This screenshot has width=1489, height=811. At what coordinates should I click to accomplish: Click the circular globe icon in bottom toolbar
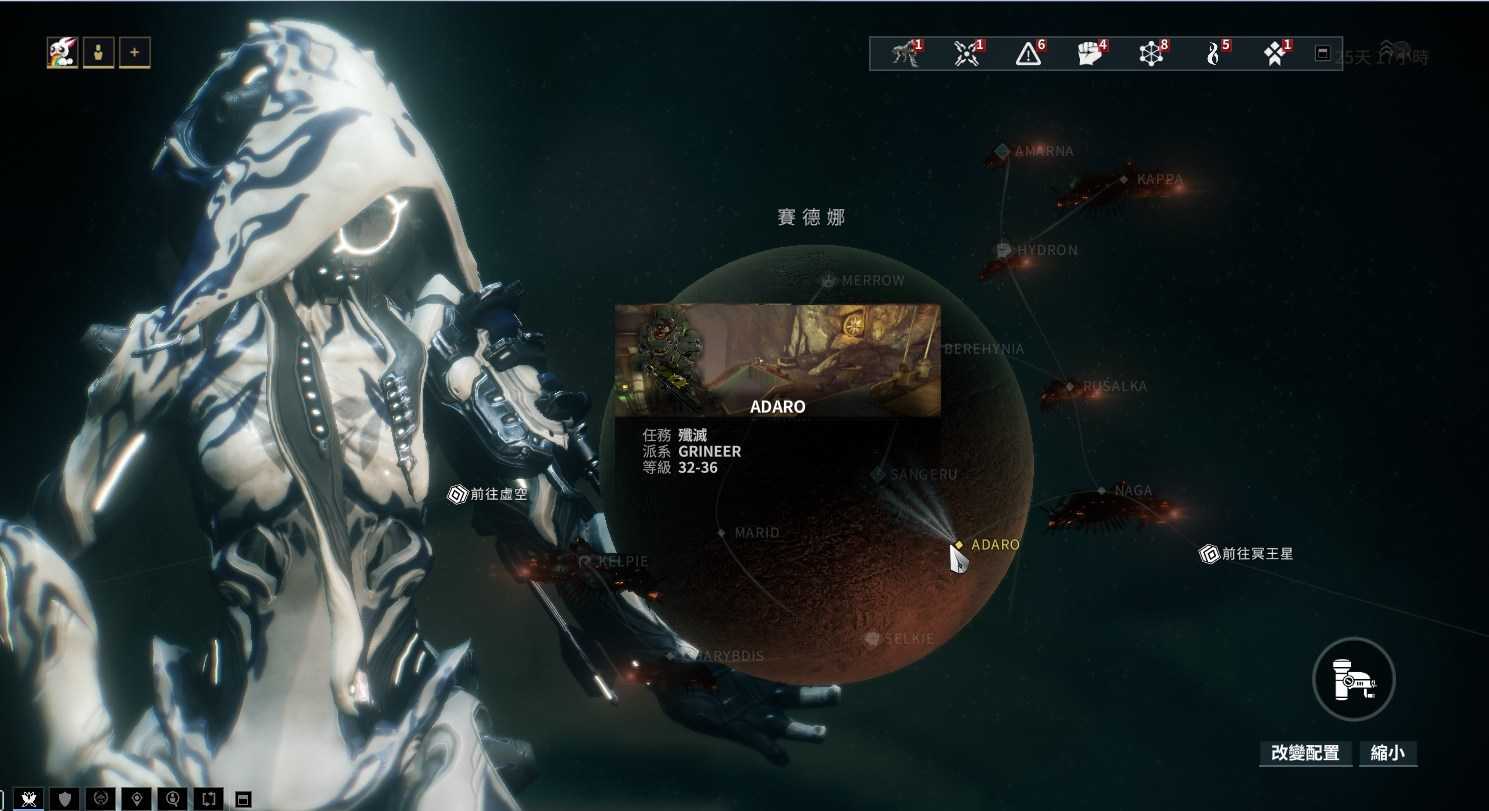(98, 798)
